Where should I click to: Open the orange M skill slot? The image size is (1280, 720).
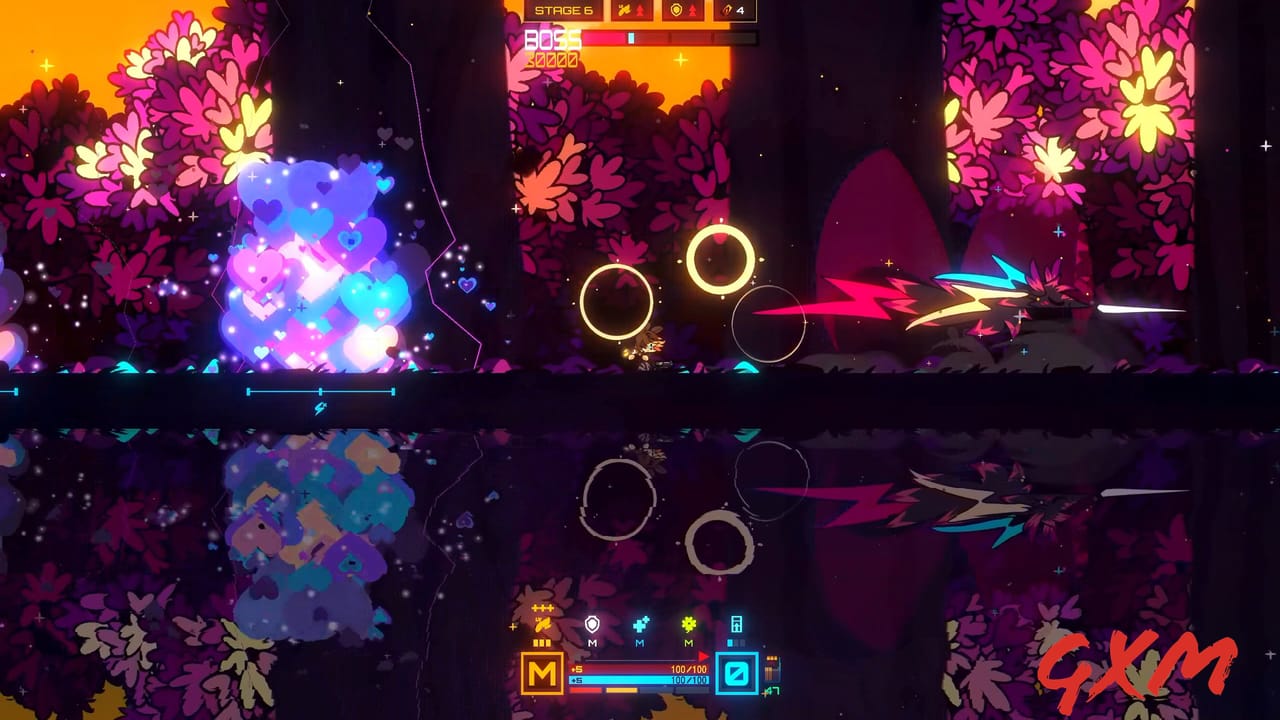[542, 672]
